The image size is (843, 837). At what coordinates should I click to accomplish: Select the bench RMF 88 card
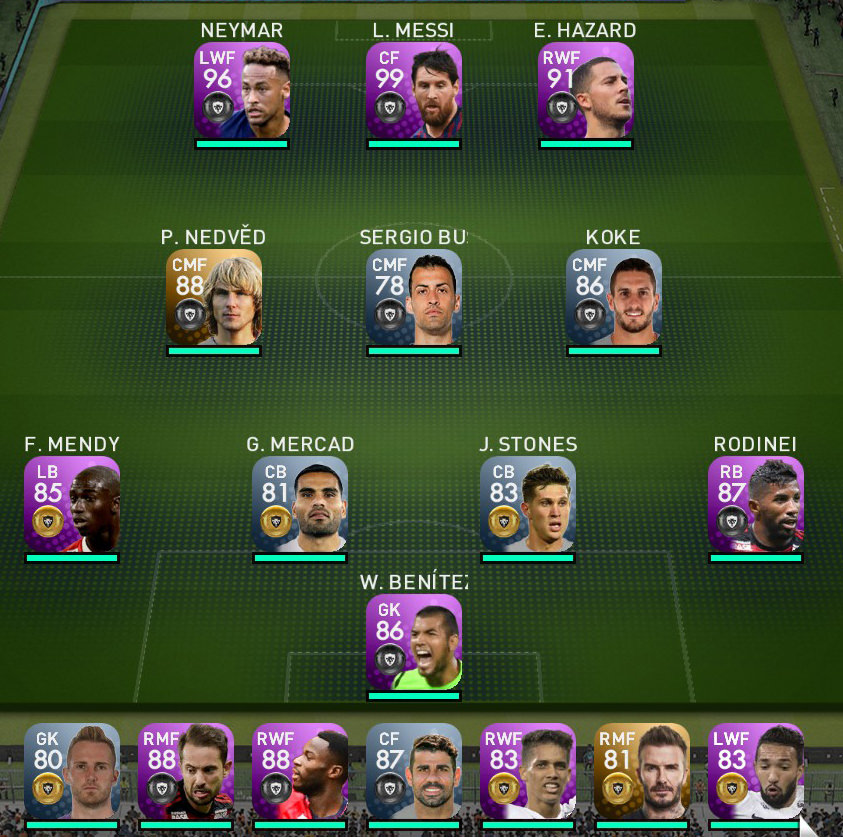click(186, 771)
